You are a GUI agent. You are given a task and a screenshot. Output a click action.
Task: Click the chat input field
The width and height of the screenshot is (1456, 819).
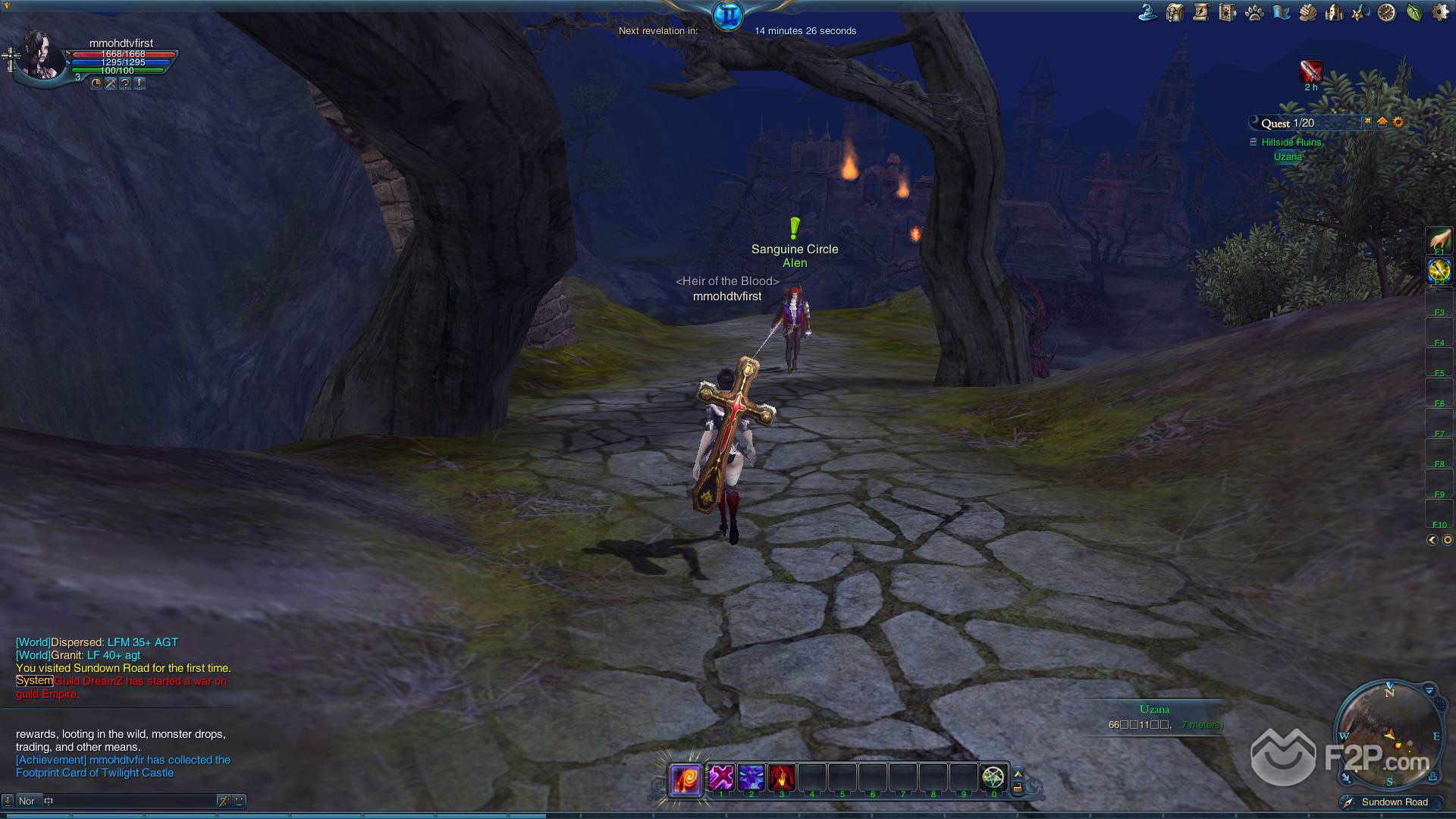point(129,801)
